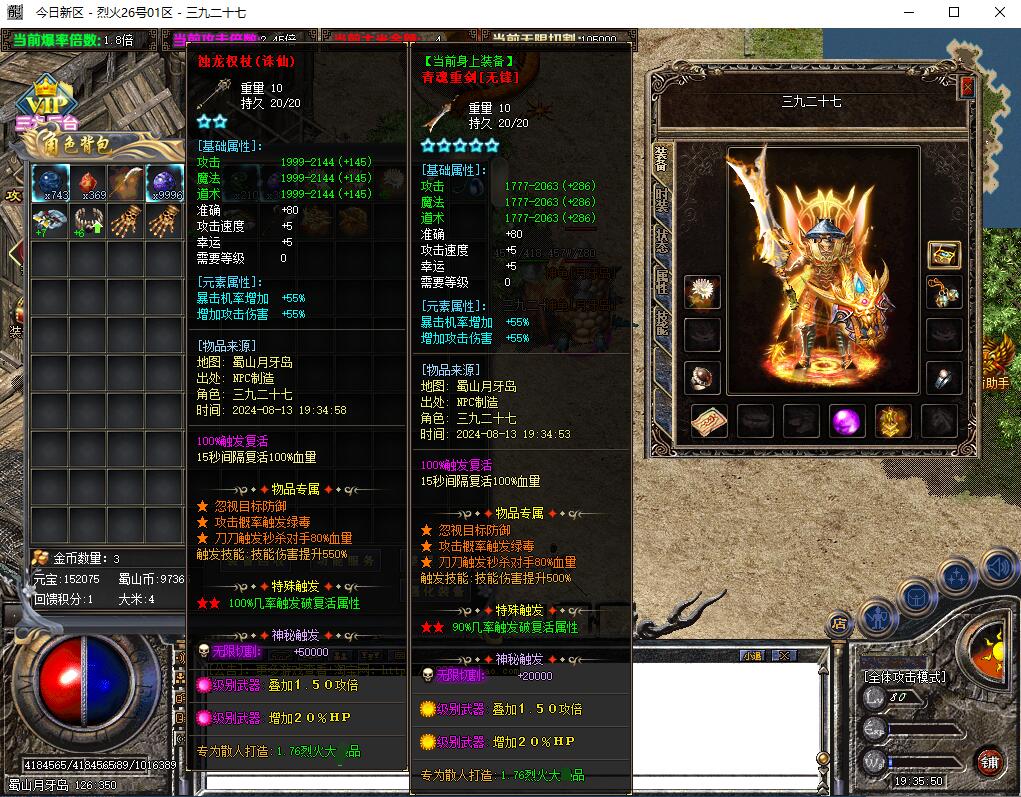Select the 技能 skills tab
Image resolution: width=1021 pixels, height=797 pixels.
[x=662, y=322]
